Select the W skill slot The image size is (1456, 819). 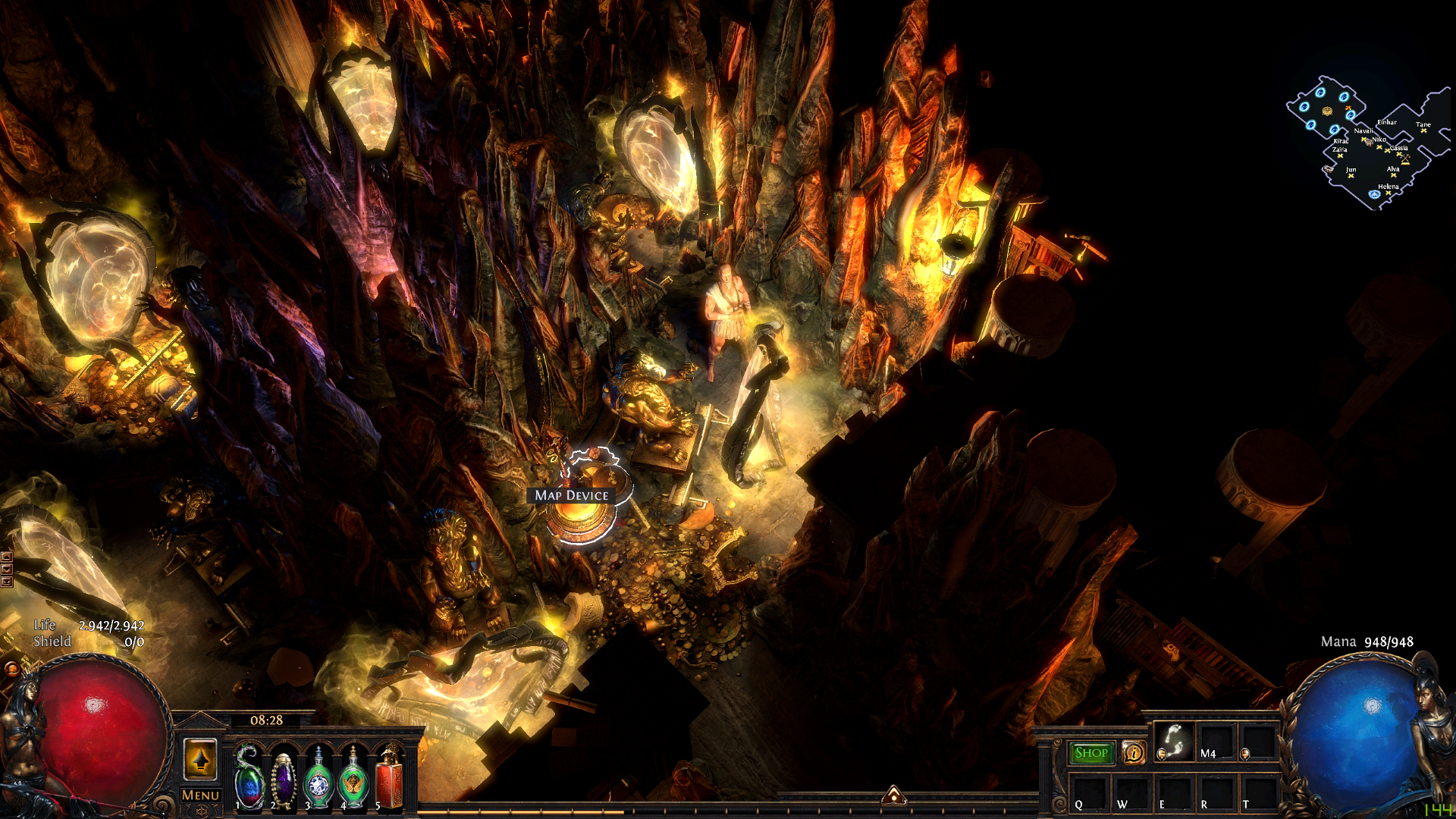click(x=1132, y=794)
